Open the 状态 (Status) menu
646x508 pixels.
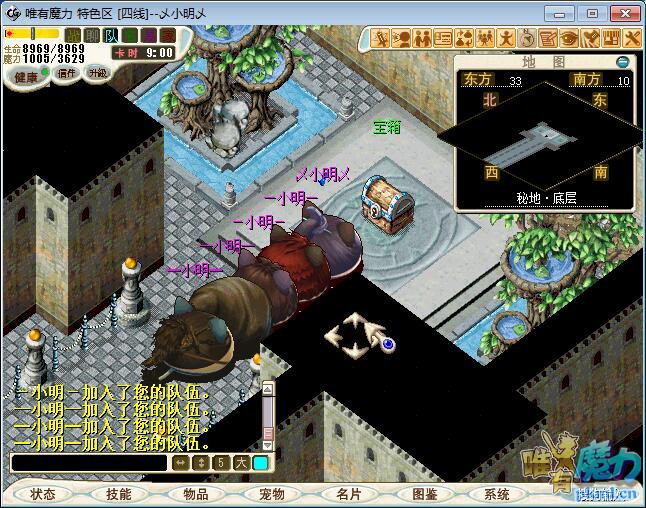coord(43,494)
